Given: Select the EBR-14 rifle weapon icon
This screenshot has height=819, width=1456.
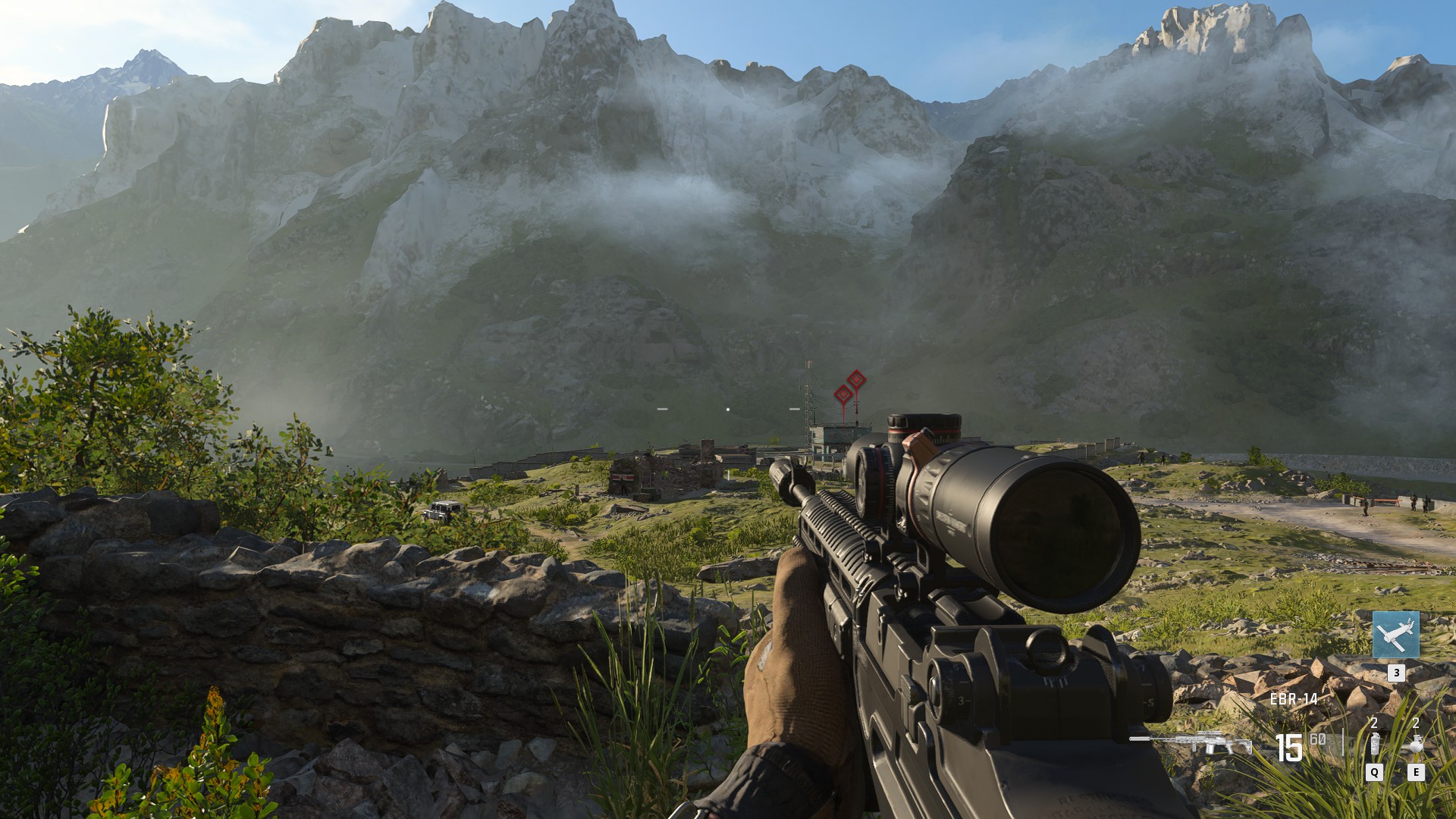Looking at the screenshot, I should [x=1191, y=742].
